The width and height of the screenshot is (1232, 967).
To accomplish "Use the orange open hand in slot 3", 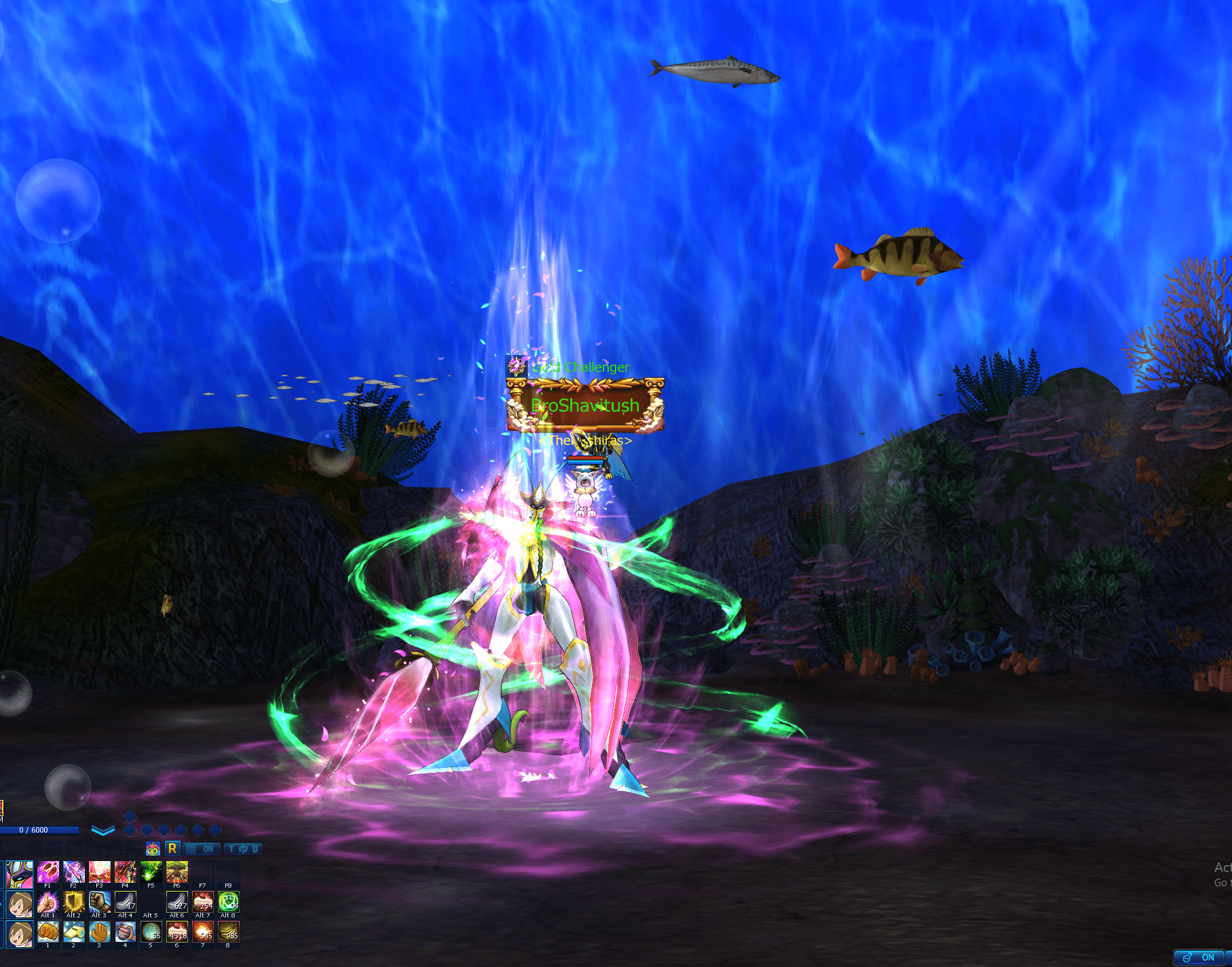I will pyautogui.click(x=99, y=932).
